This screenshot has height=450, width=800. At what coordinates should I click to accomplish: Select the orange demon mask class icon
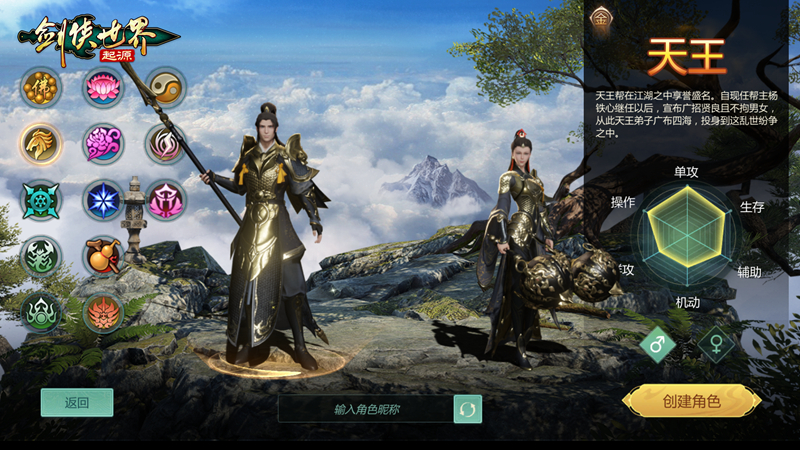pos(103,312)
